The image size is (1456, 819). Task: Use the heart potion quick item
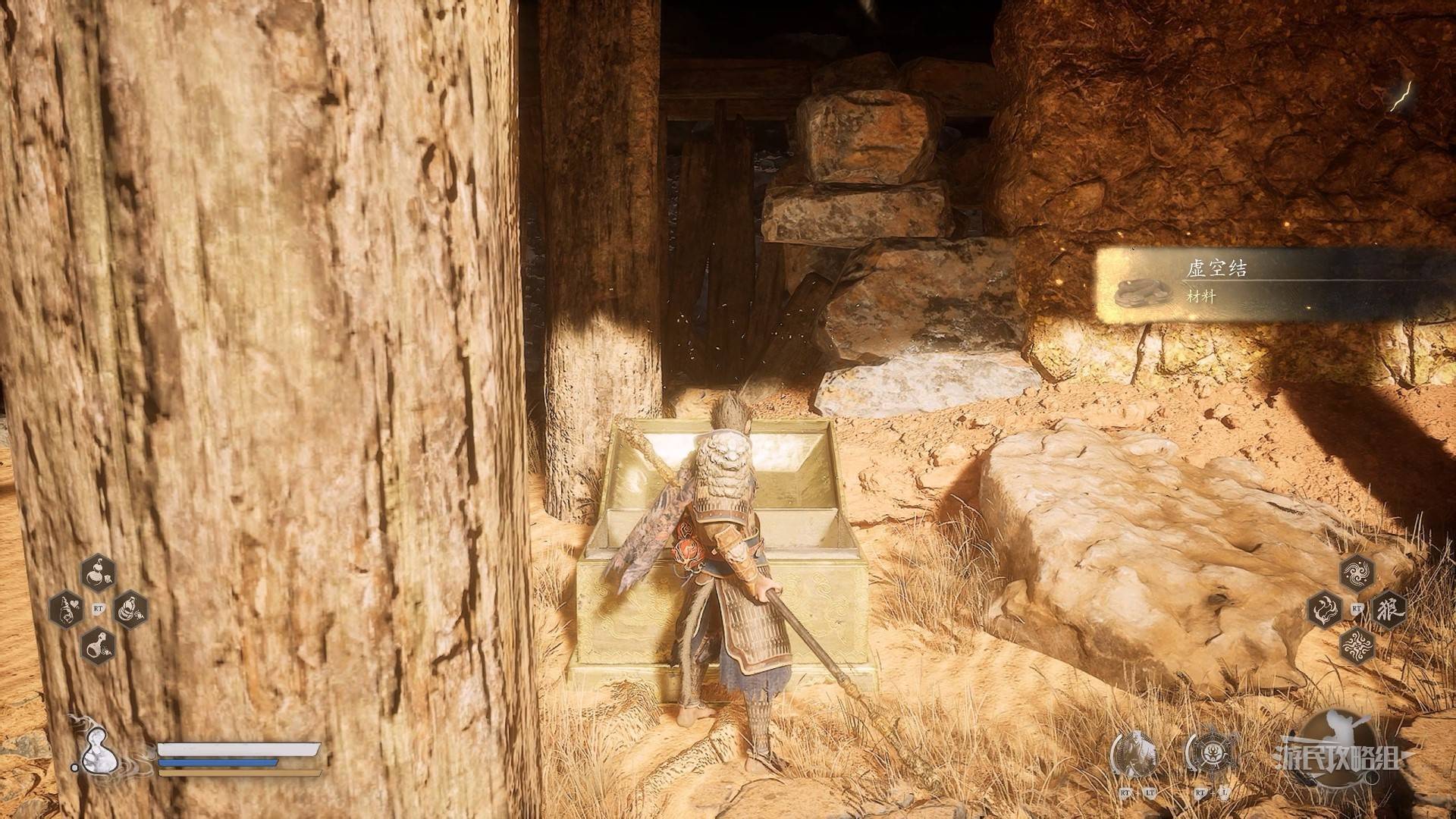click(66, 610)
